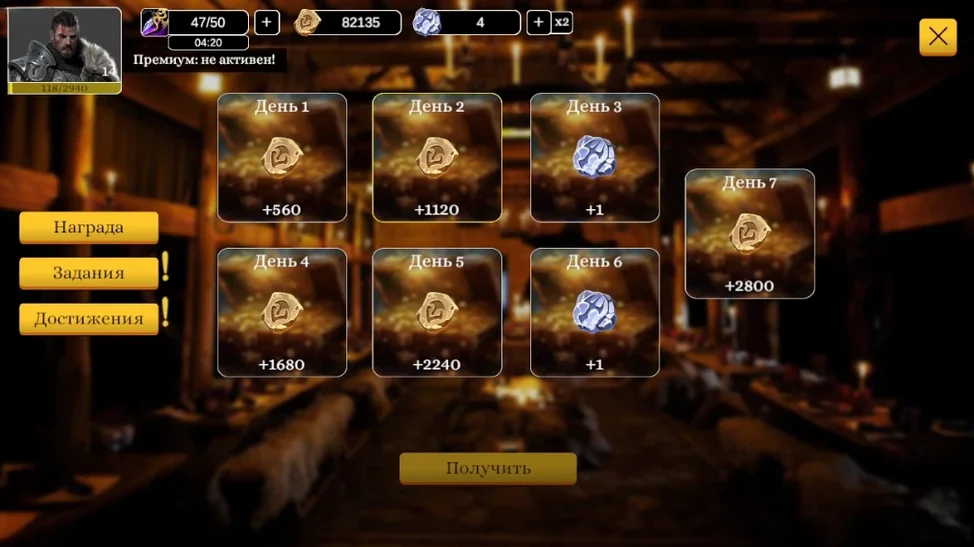Select the День 3 gem reward tile

click(594, 158)
